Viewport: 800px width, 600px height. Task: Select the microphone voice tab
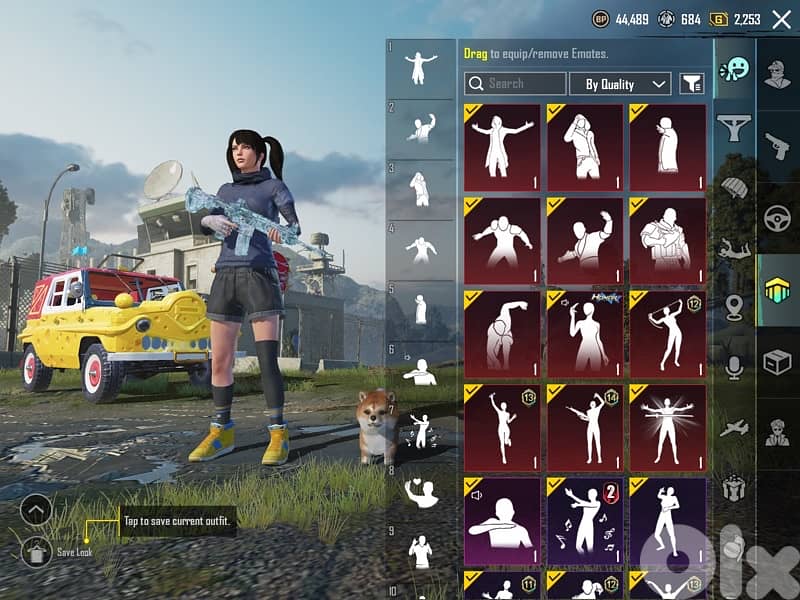point(735,368)
